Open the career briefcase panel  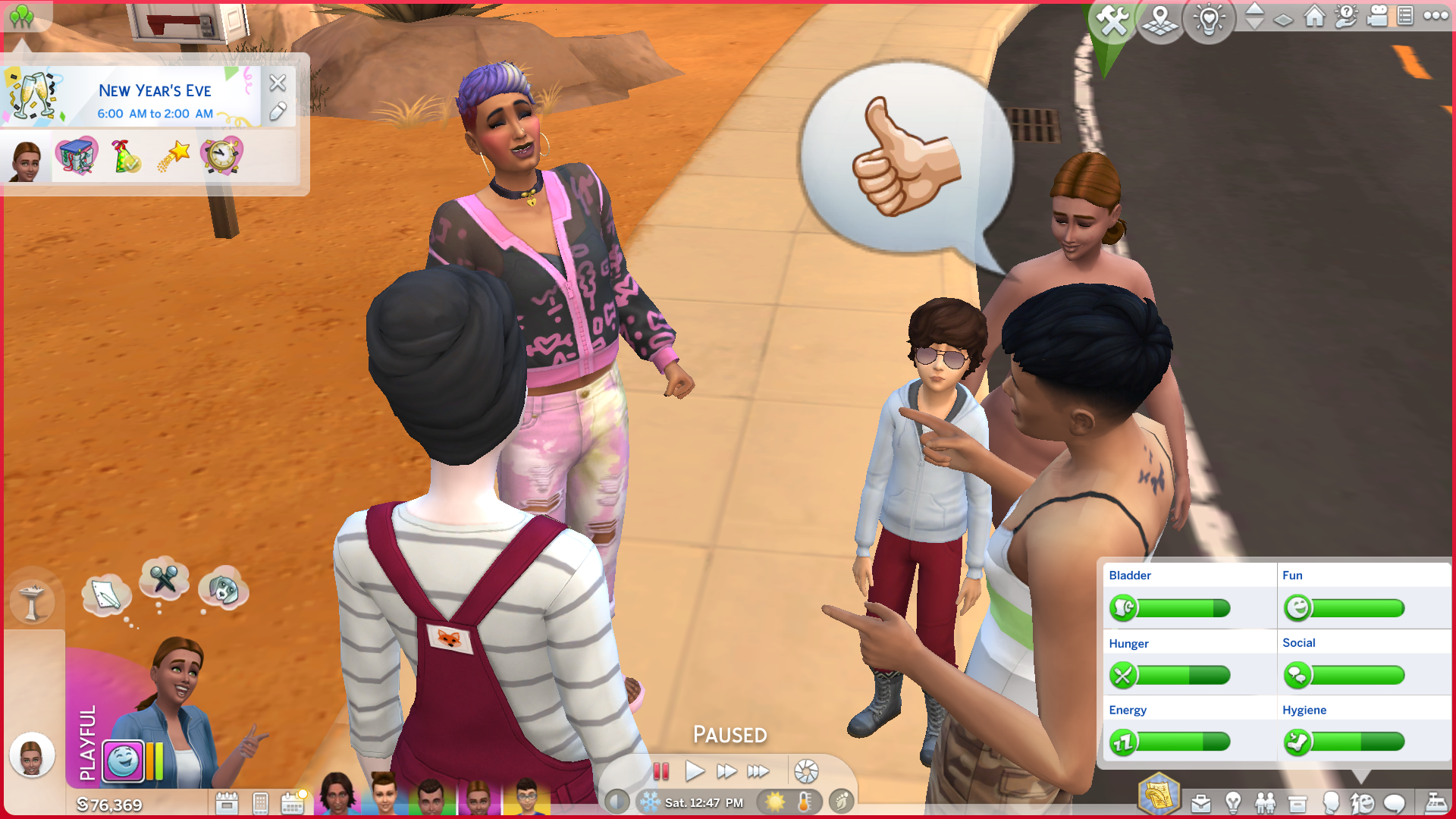click(x=1200, y=803)
